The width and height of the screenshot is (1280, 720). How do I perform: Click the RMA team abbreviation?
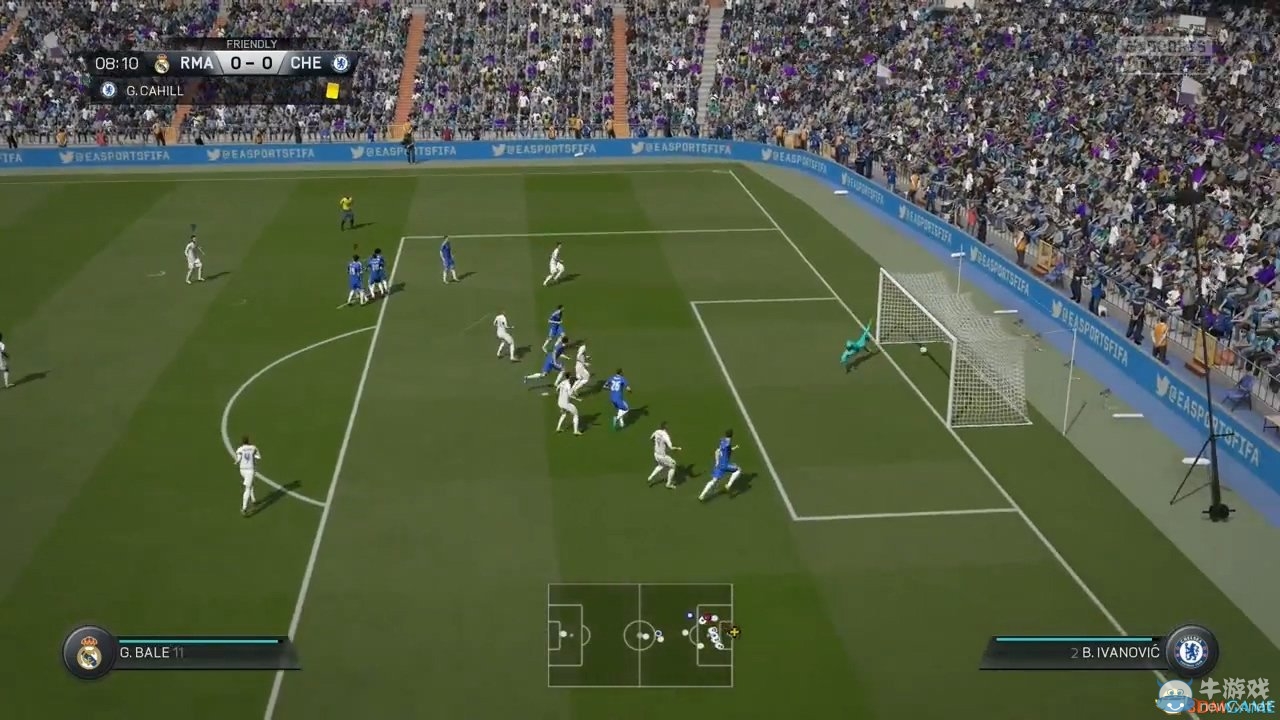(198, 62)
